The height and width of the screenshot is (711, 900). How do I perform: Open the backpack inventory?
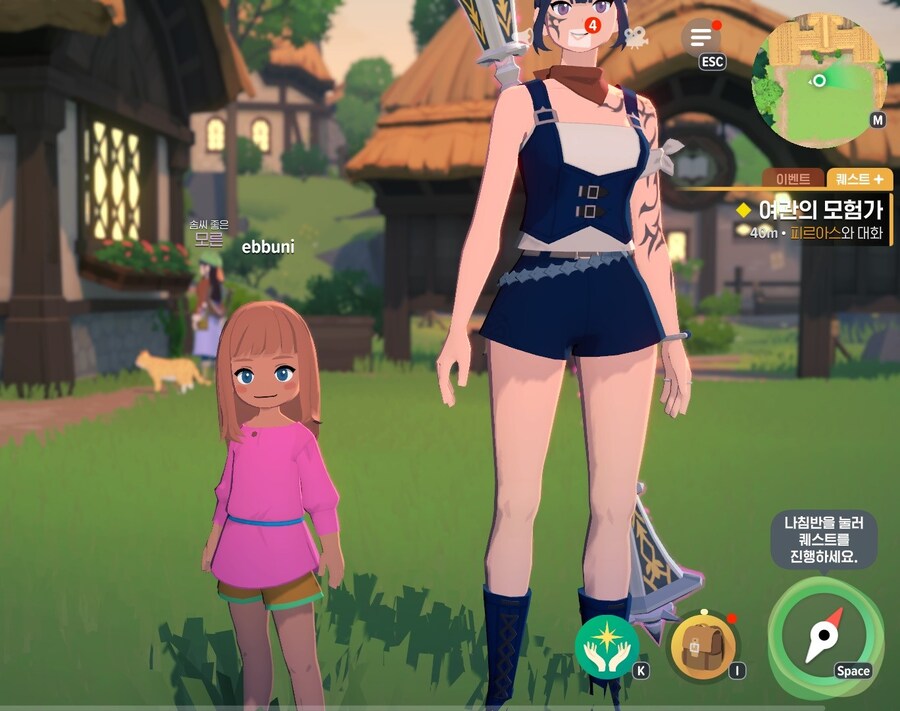click(x=702, y=646)
